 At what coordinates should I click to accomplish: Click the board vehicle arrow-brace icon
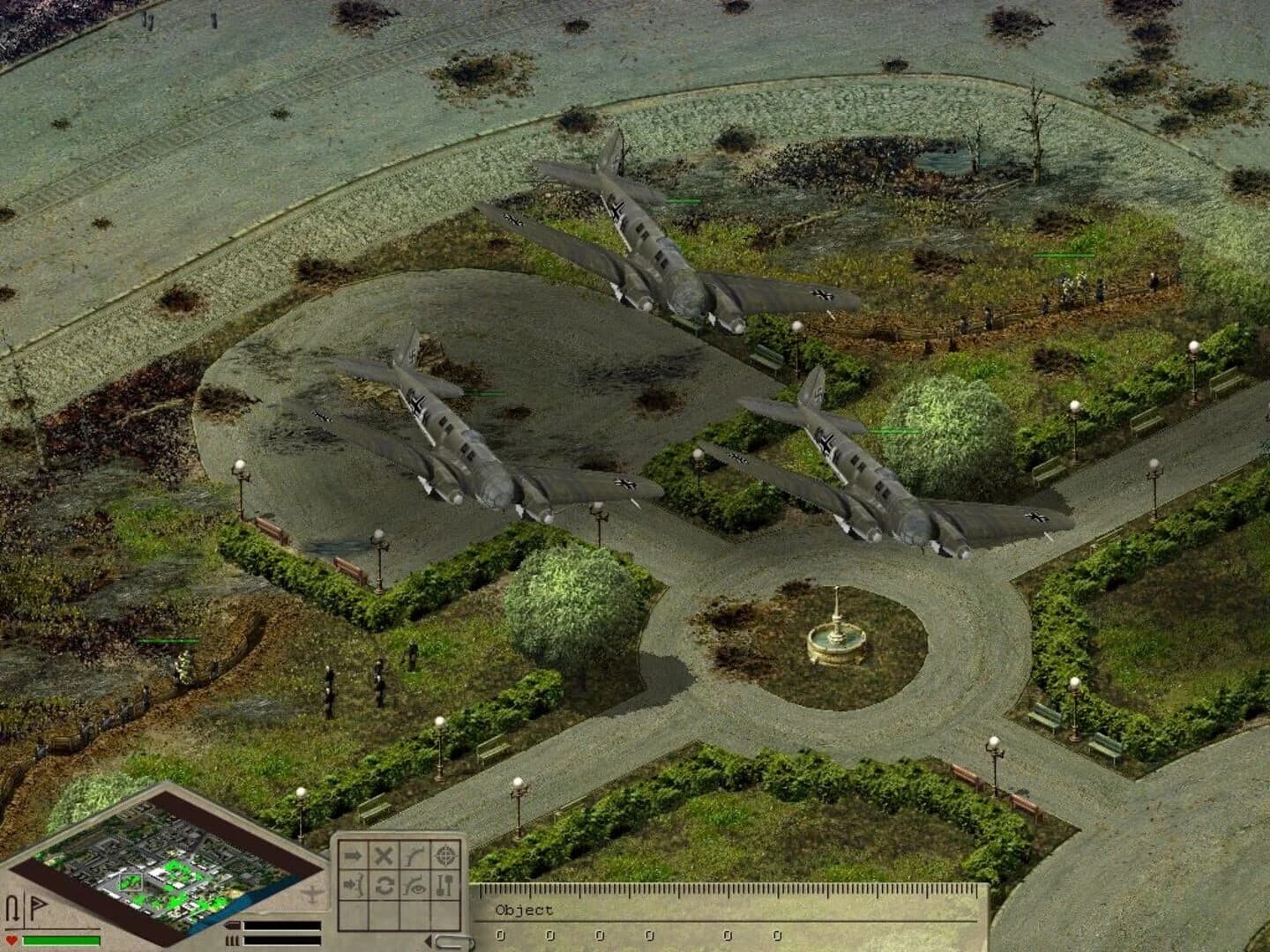click(353, 886)
